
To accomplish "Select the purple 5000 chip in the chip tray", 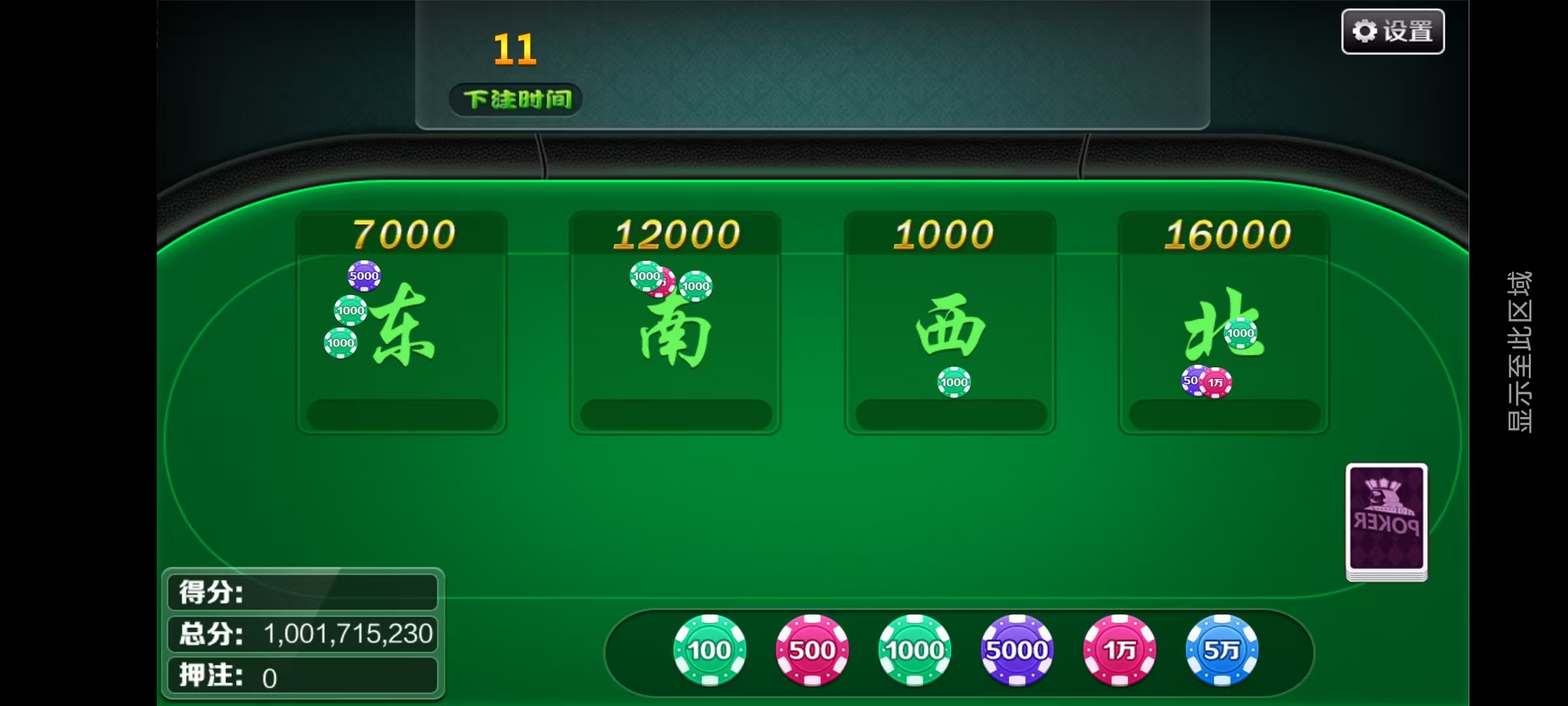I will (x=1017, y=650).
